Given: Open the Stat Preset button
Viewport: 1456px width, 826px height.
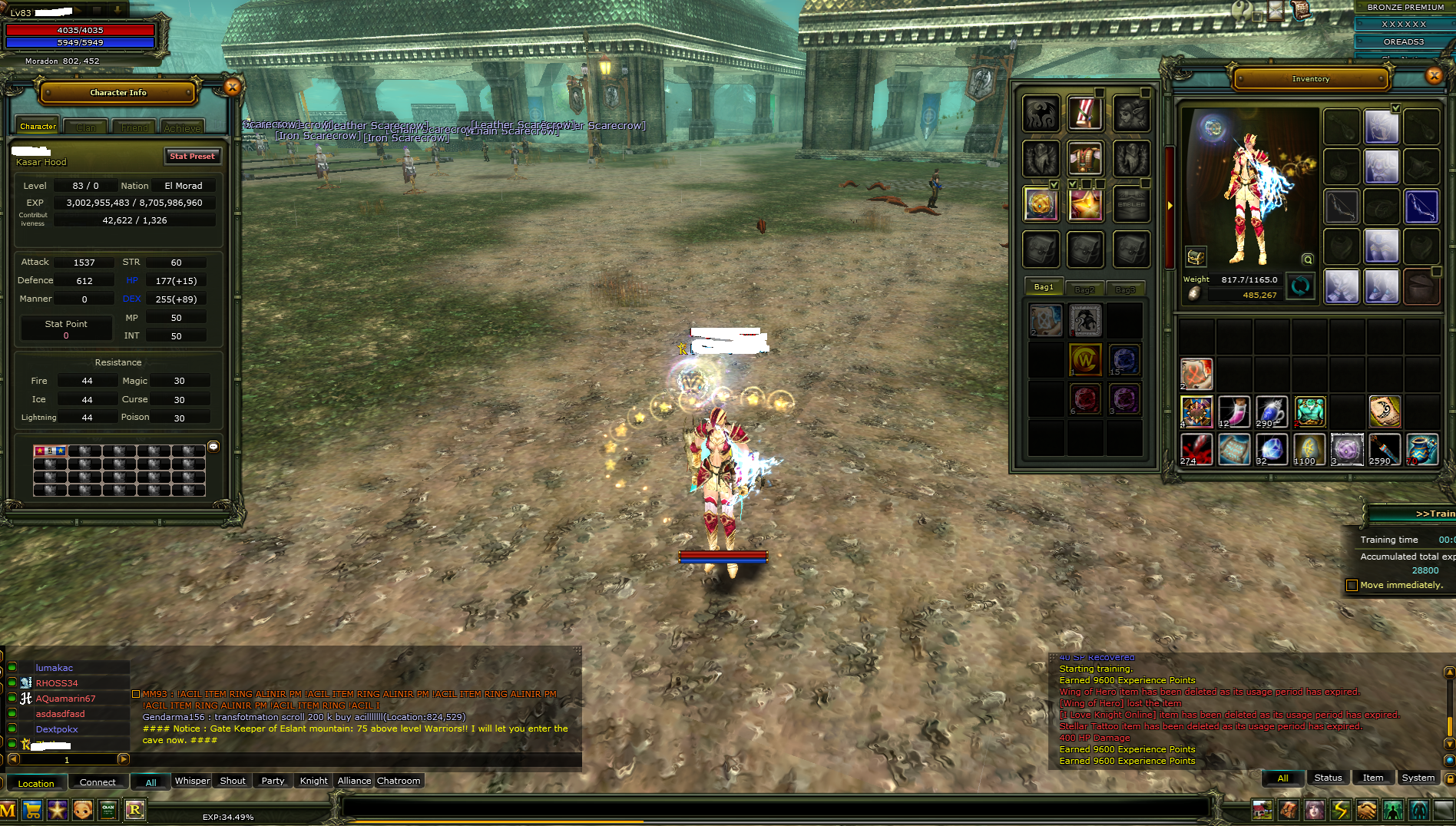Looking at the screenshot, I should [x=192, y=157].
